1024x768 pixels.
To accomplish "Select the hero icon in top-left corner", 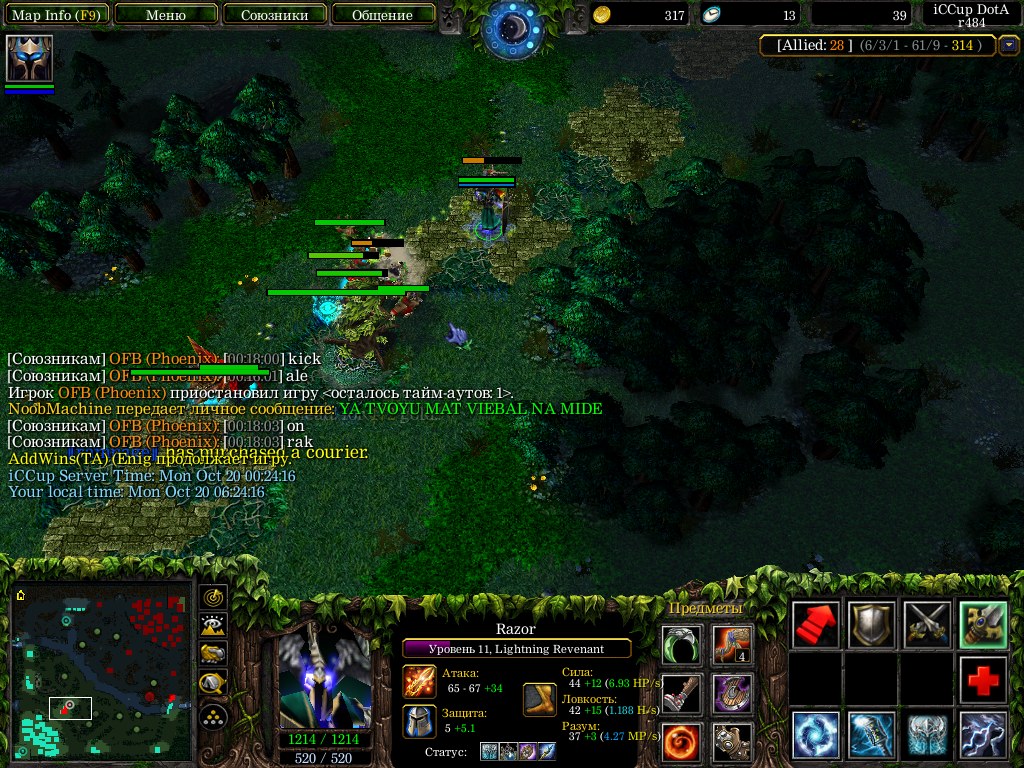I will pos(29,58).
